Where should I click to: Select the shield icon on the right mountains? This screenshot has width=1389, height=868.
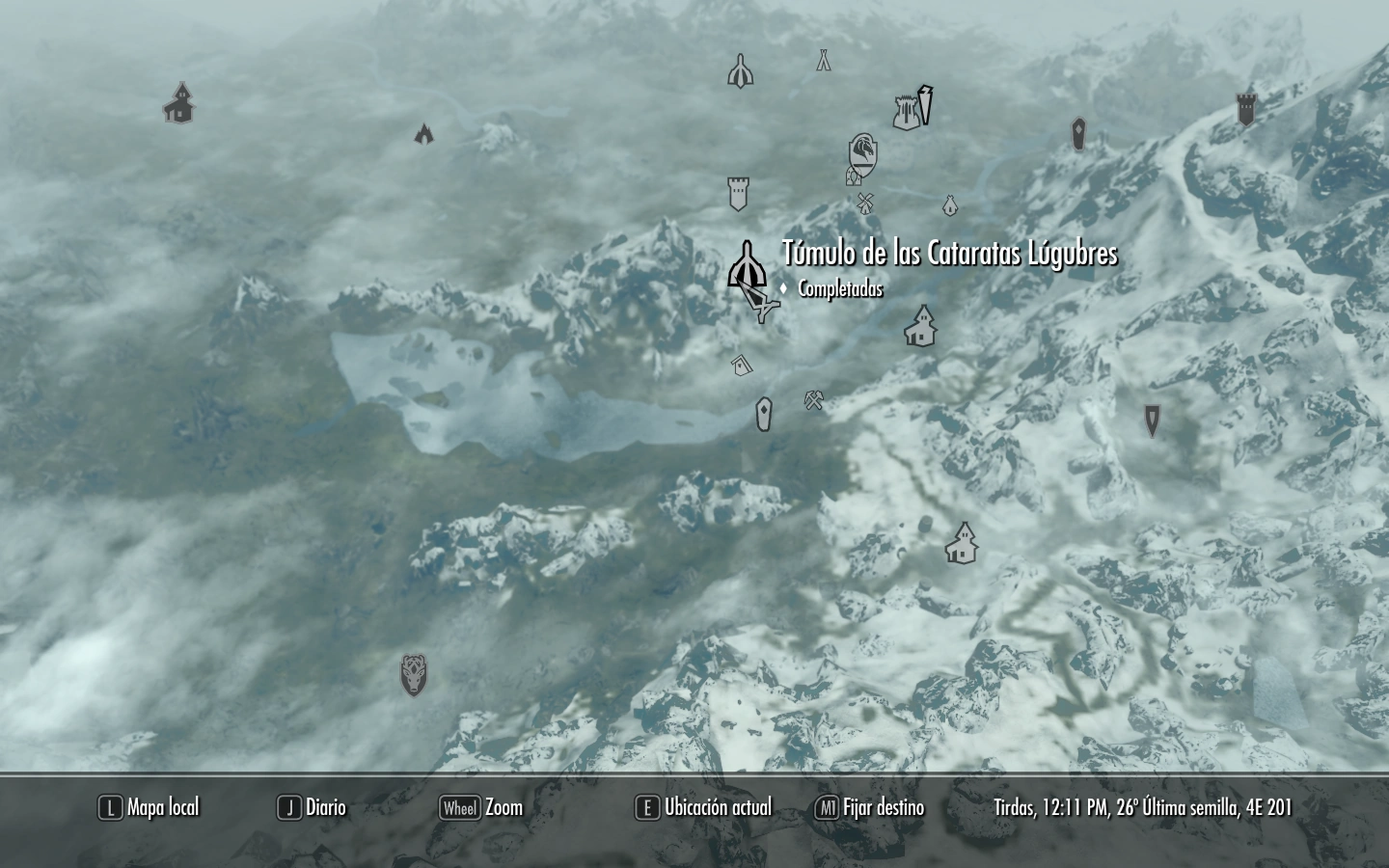1076,132
